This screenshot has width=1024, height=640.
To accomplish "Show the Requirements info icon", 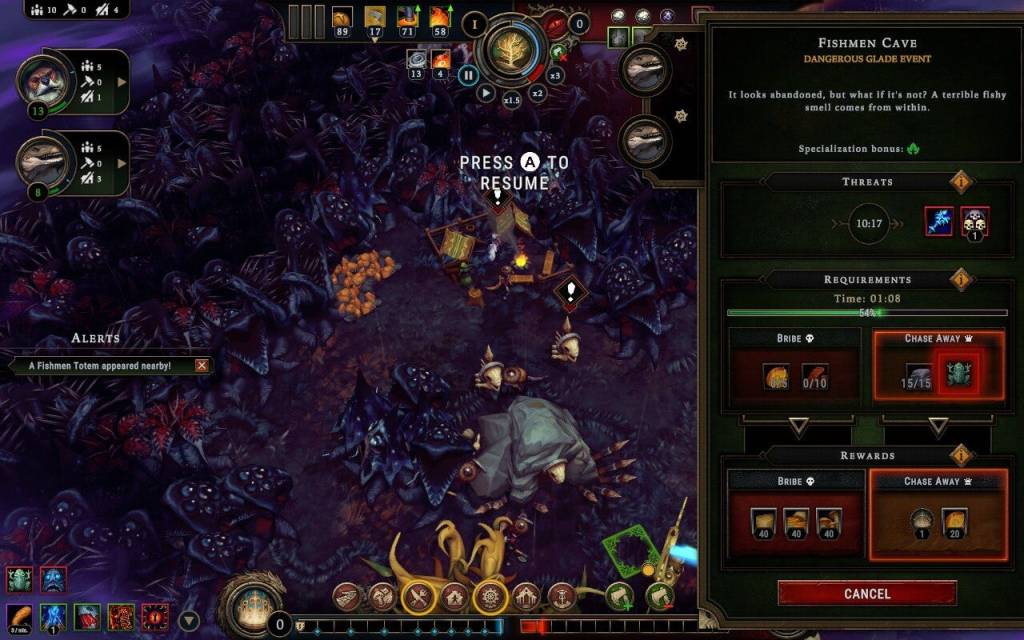I will 961,280.
